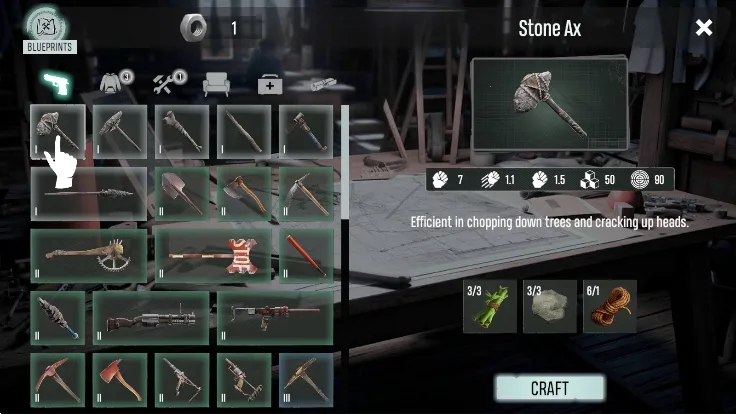Open the Blueprints menu icon
The width and height of the screenshot is (736, 414).
49,28
